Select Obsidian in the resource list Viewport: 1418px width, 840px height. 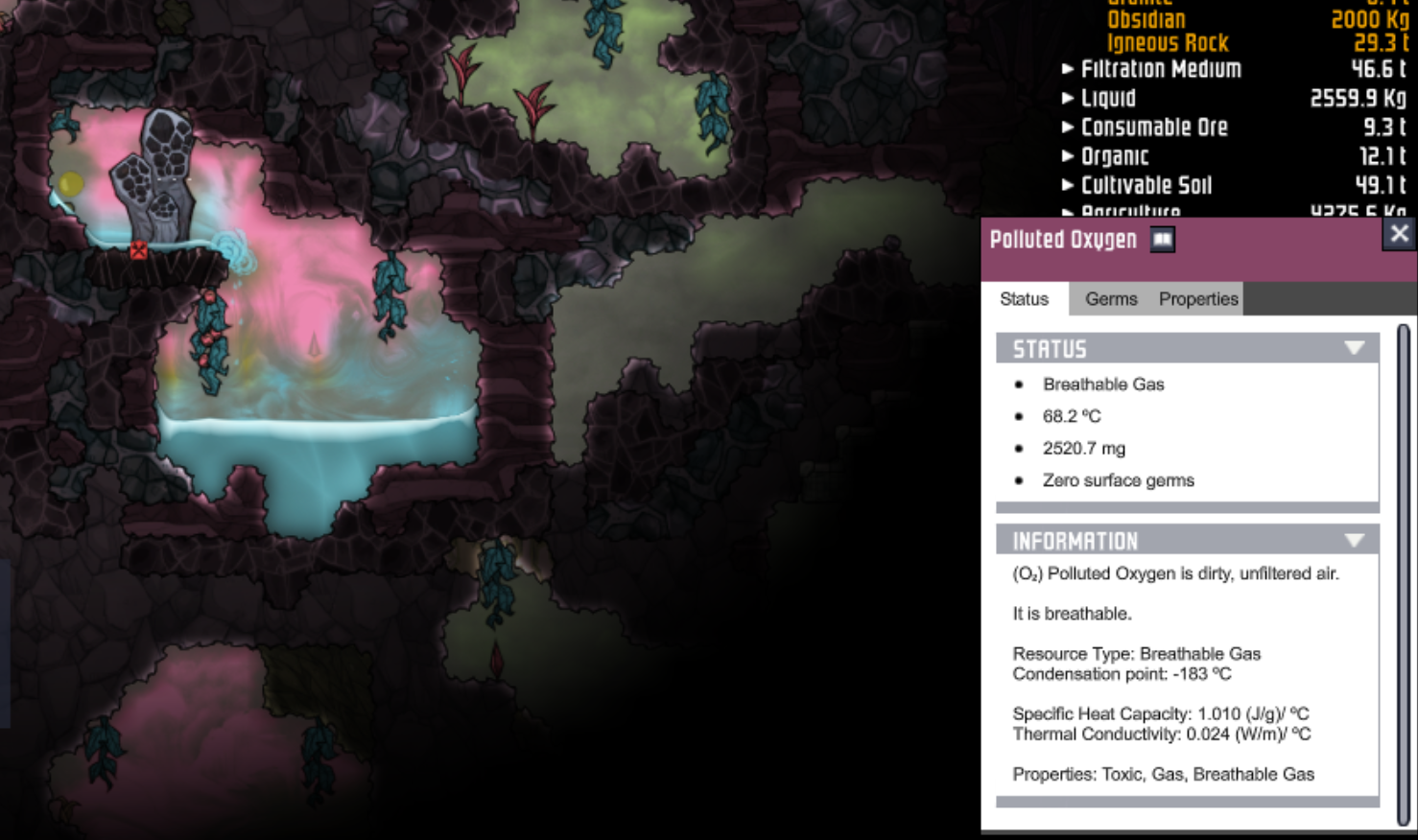[x=1148, y=18]
